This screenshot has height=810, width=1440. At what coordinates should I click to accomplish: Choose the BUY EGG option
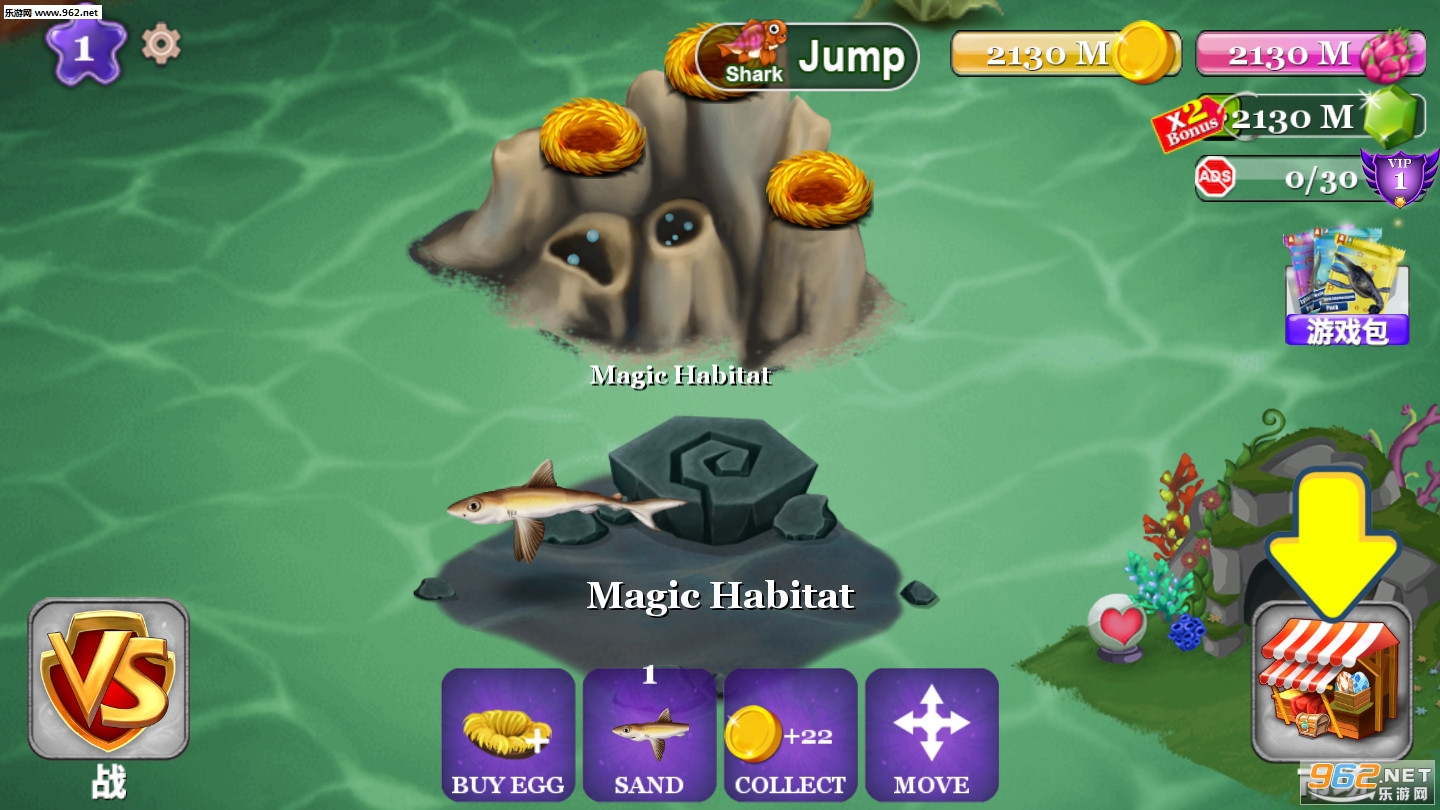(508, 735)
